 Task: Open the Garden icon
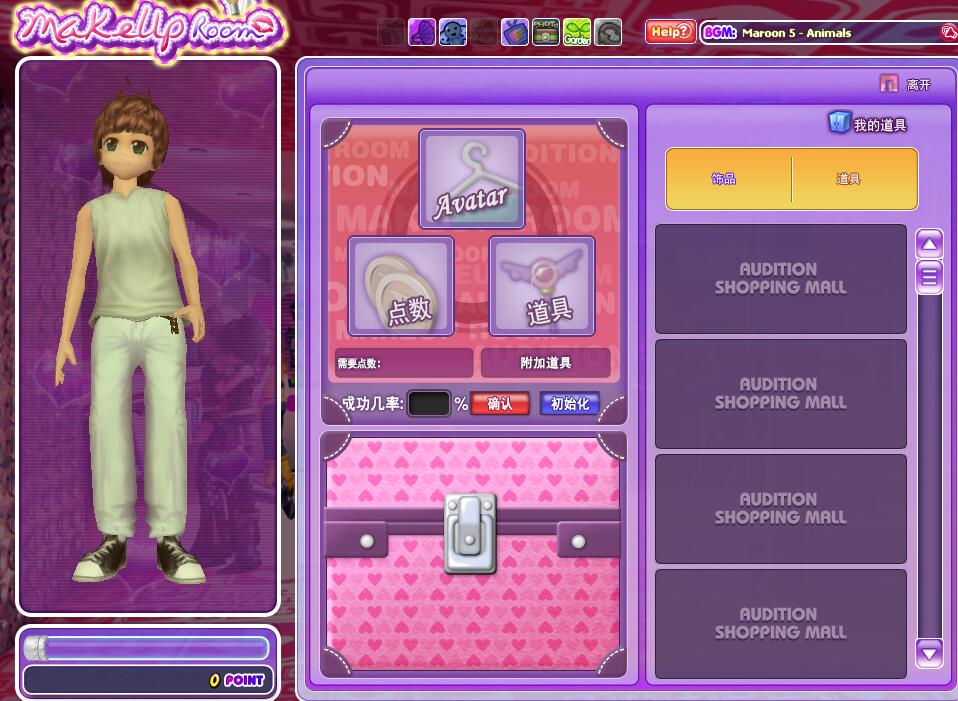point(577,32)
